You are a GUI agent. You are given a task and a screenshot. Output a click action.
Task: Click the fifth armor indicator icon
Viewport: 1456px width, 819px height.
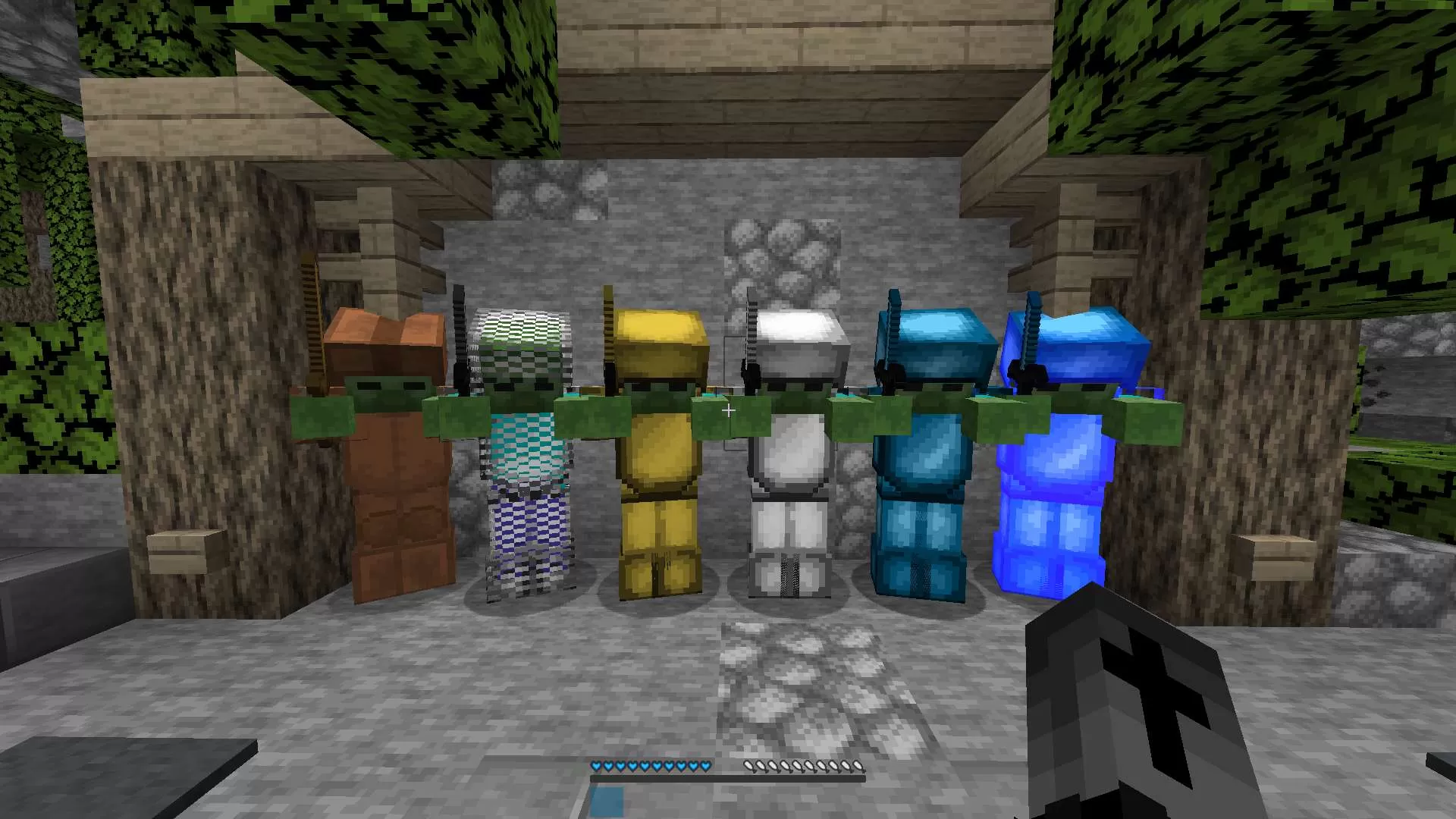click(x=799, y=766)
